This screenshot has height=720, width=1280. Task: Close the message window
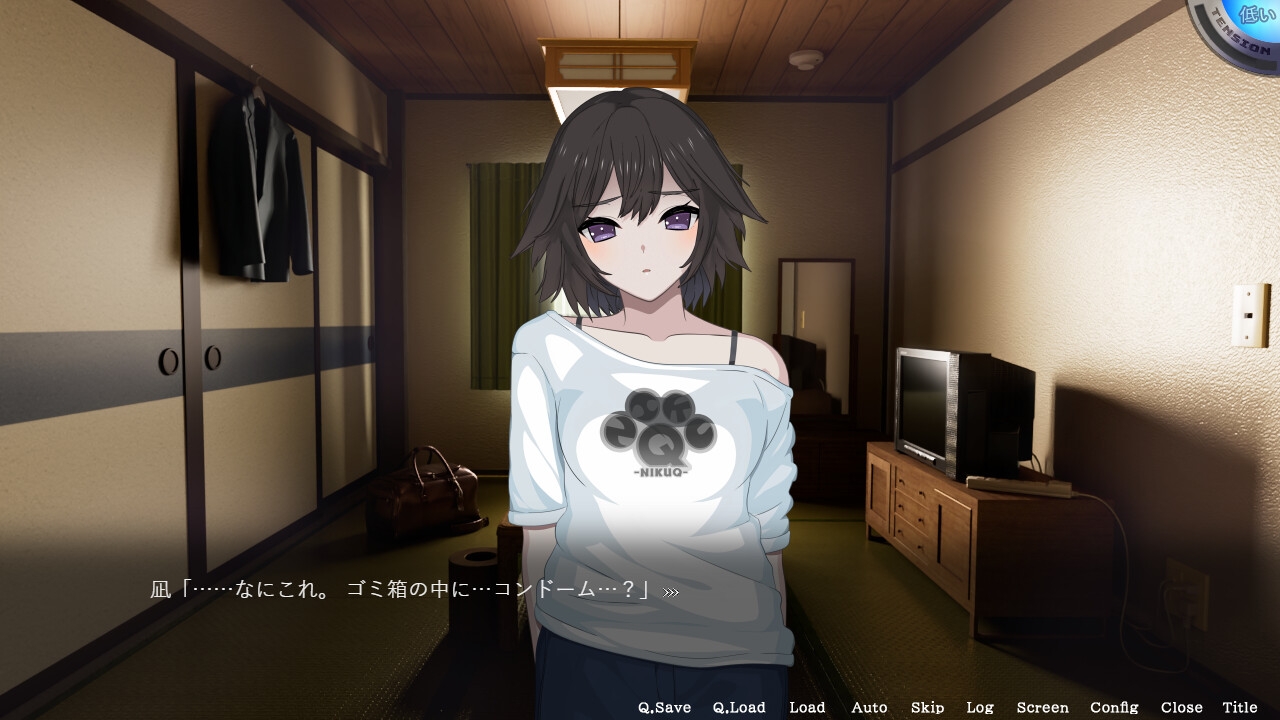(x=1181, y=707)
